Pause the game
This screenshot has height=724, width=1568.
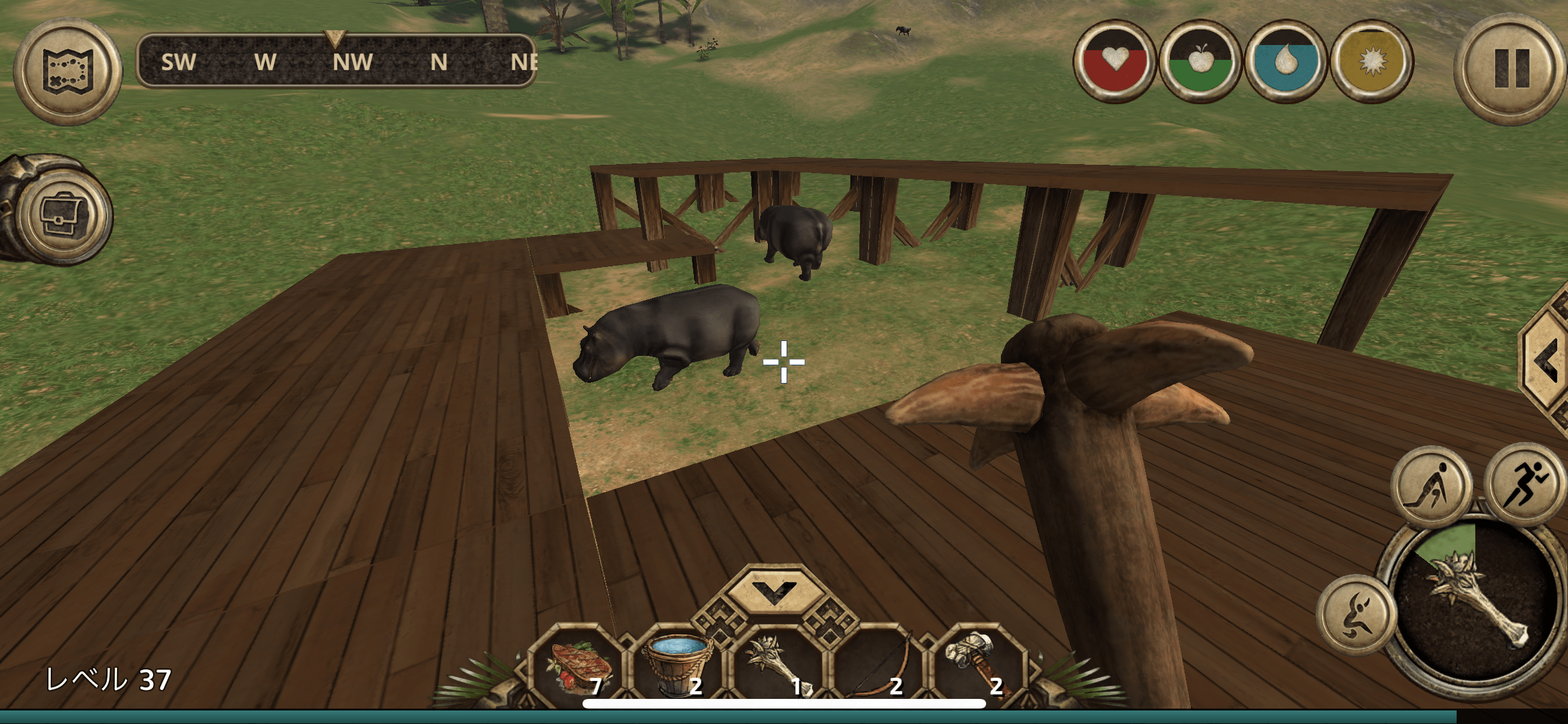point(1511,69)
